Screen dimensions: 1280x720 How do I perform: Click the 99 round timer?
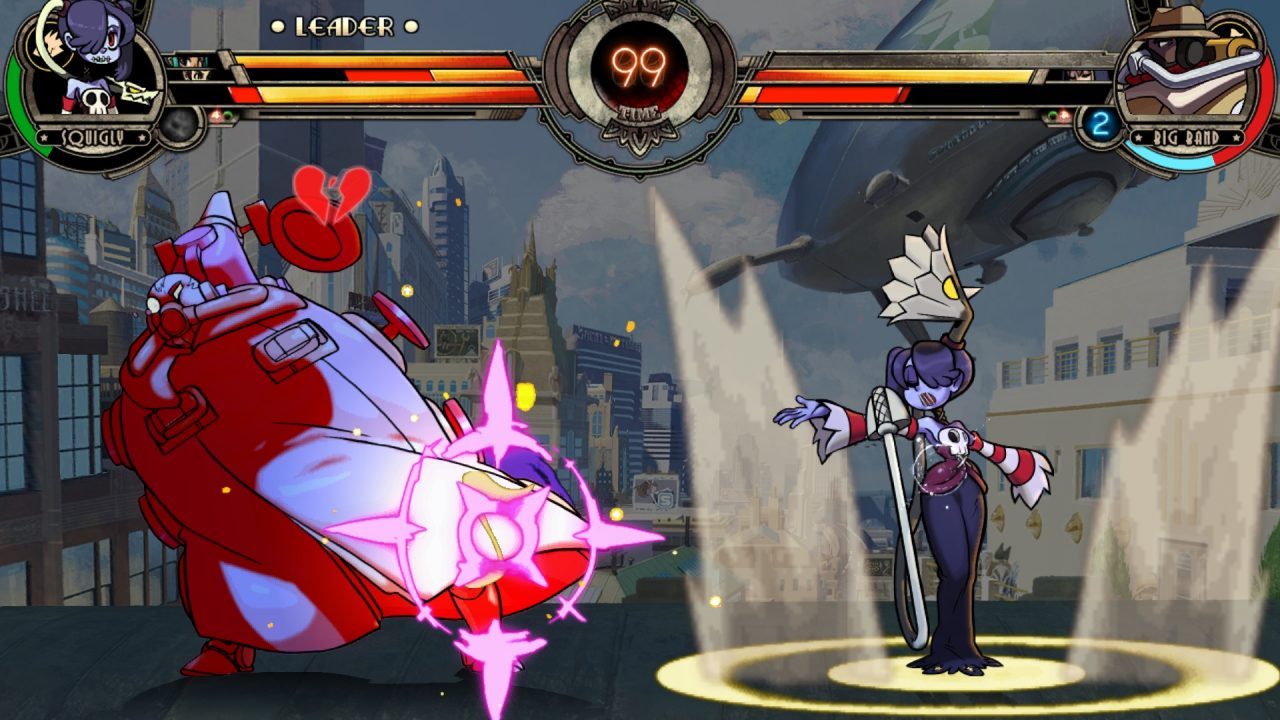click(640, 62)
